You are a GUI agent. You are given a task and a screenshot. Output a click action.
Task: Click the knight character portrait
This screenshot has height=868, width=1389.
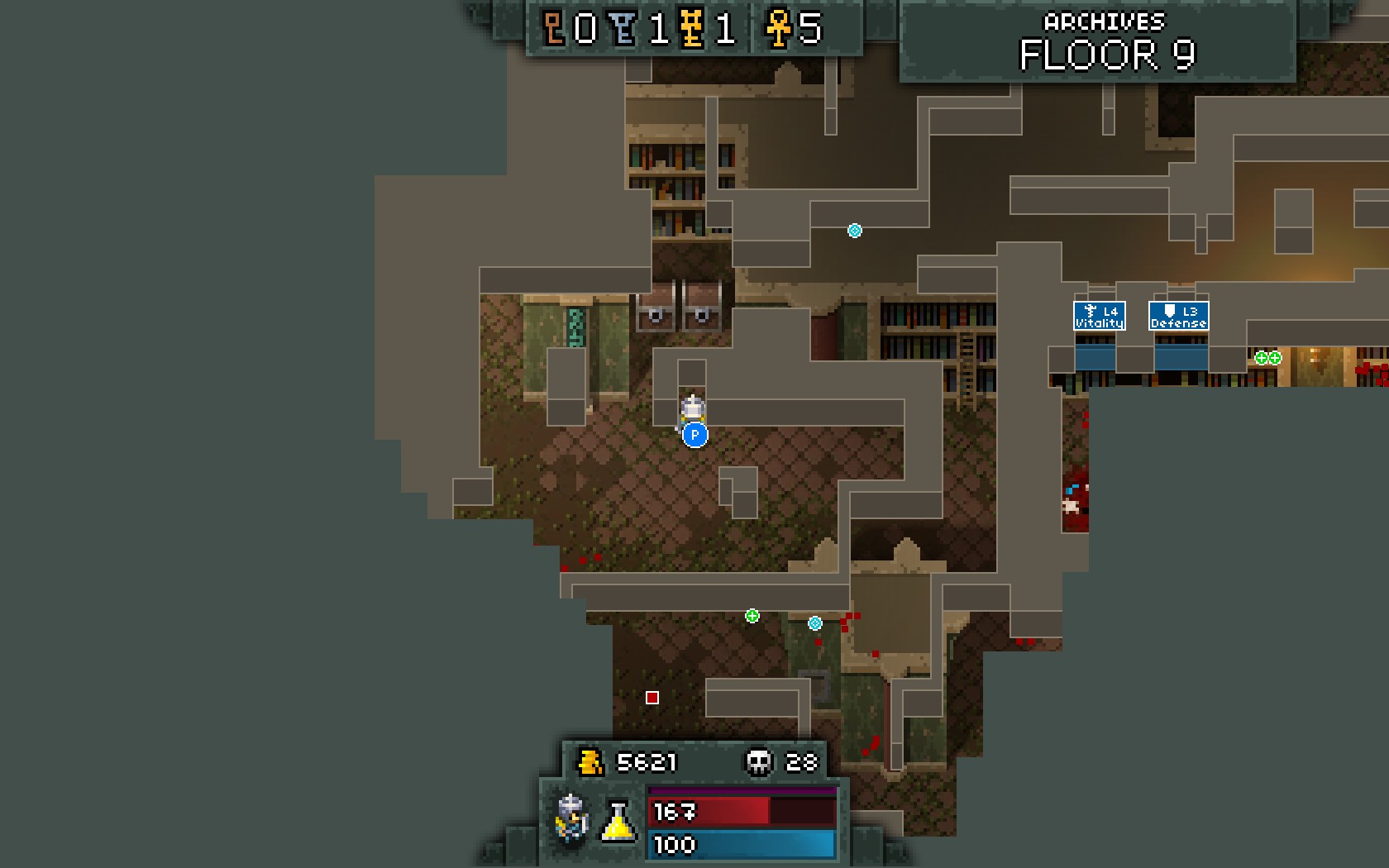(x=571, y=818)
